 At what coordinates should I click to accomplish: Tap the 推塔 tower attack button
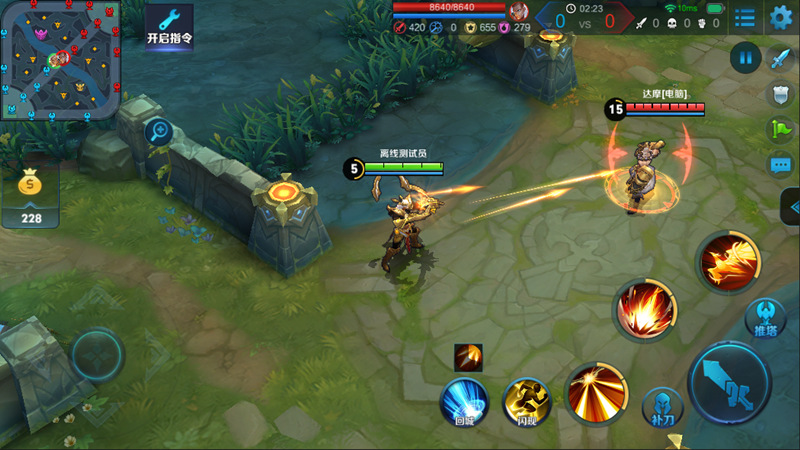tap(767, 316)
